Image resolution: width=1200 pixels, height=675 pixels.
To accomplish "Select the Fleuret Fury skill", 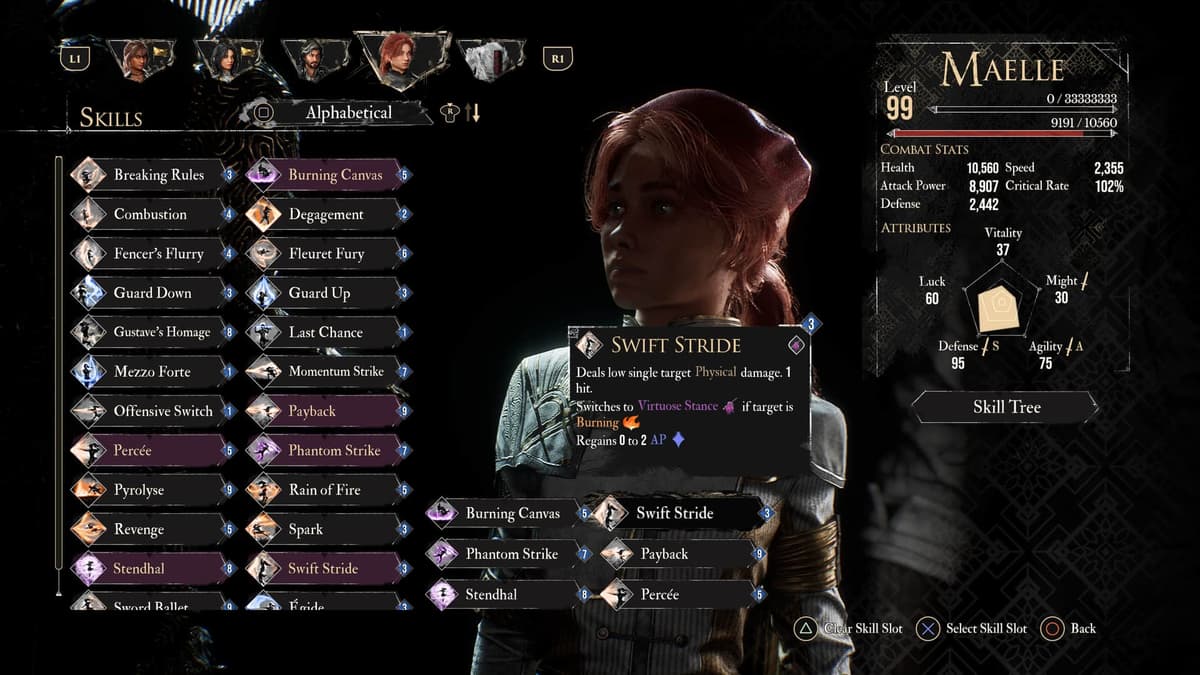I will (326, 254).
